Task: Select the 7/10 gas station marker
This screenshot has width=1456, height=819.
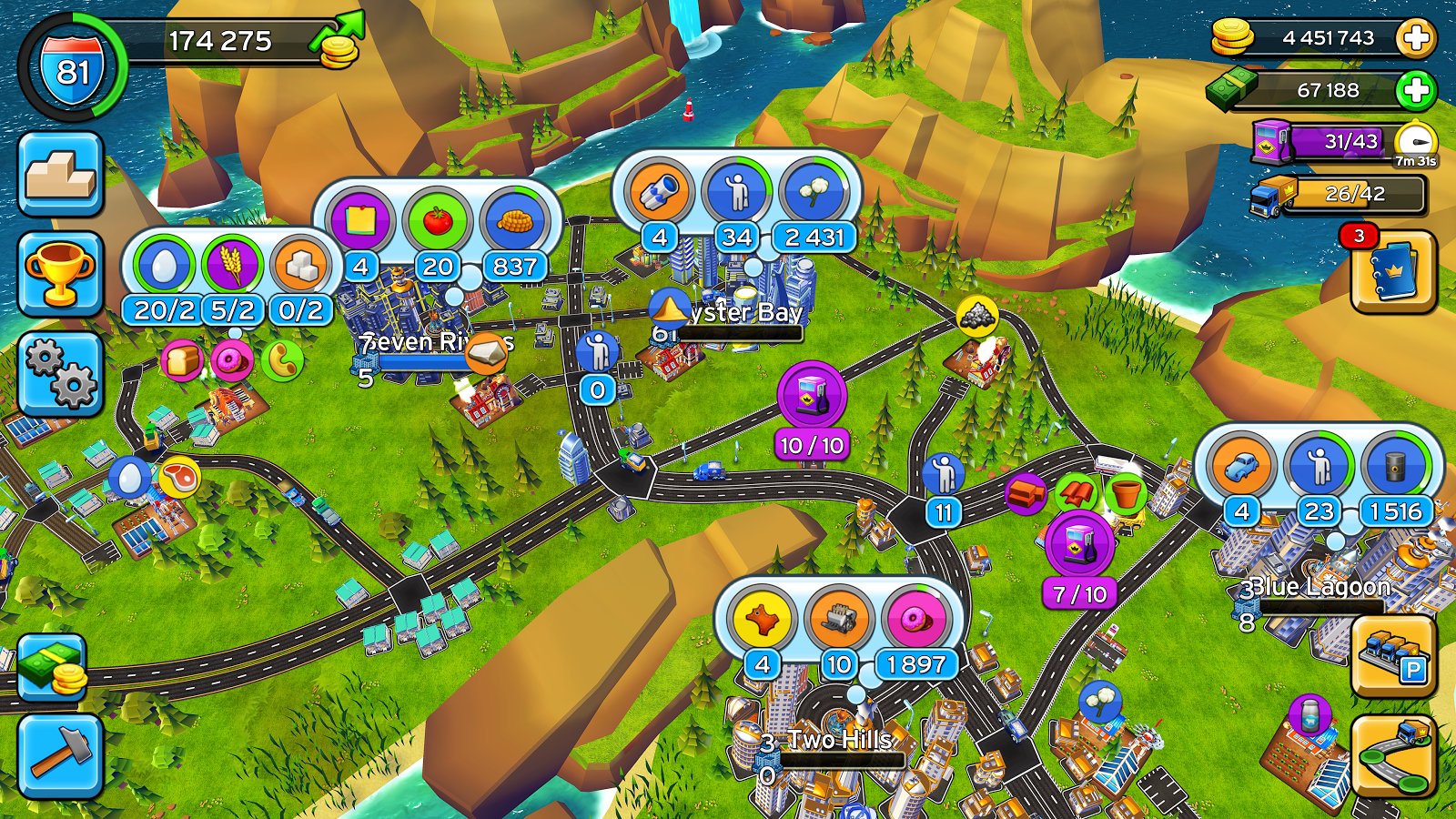Action: click(1080, 546)
